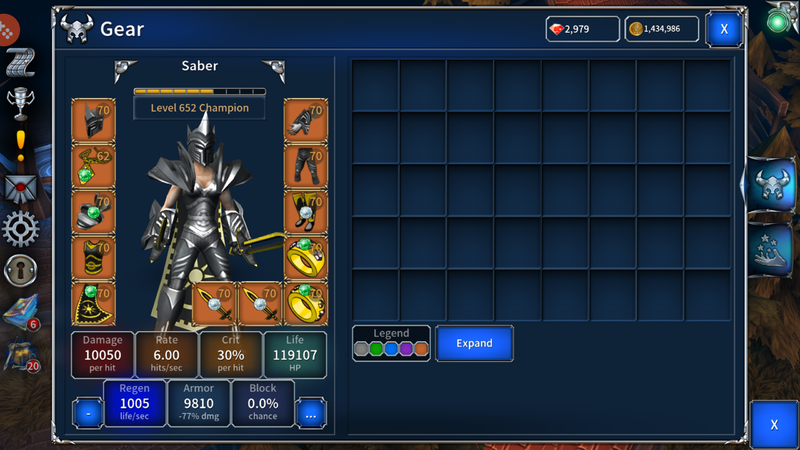Show more stats with the ellipsis button

coord(311,412)
